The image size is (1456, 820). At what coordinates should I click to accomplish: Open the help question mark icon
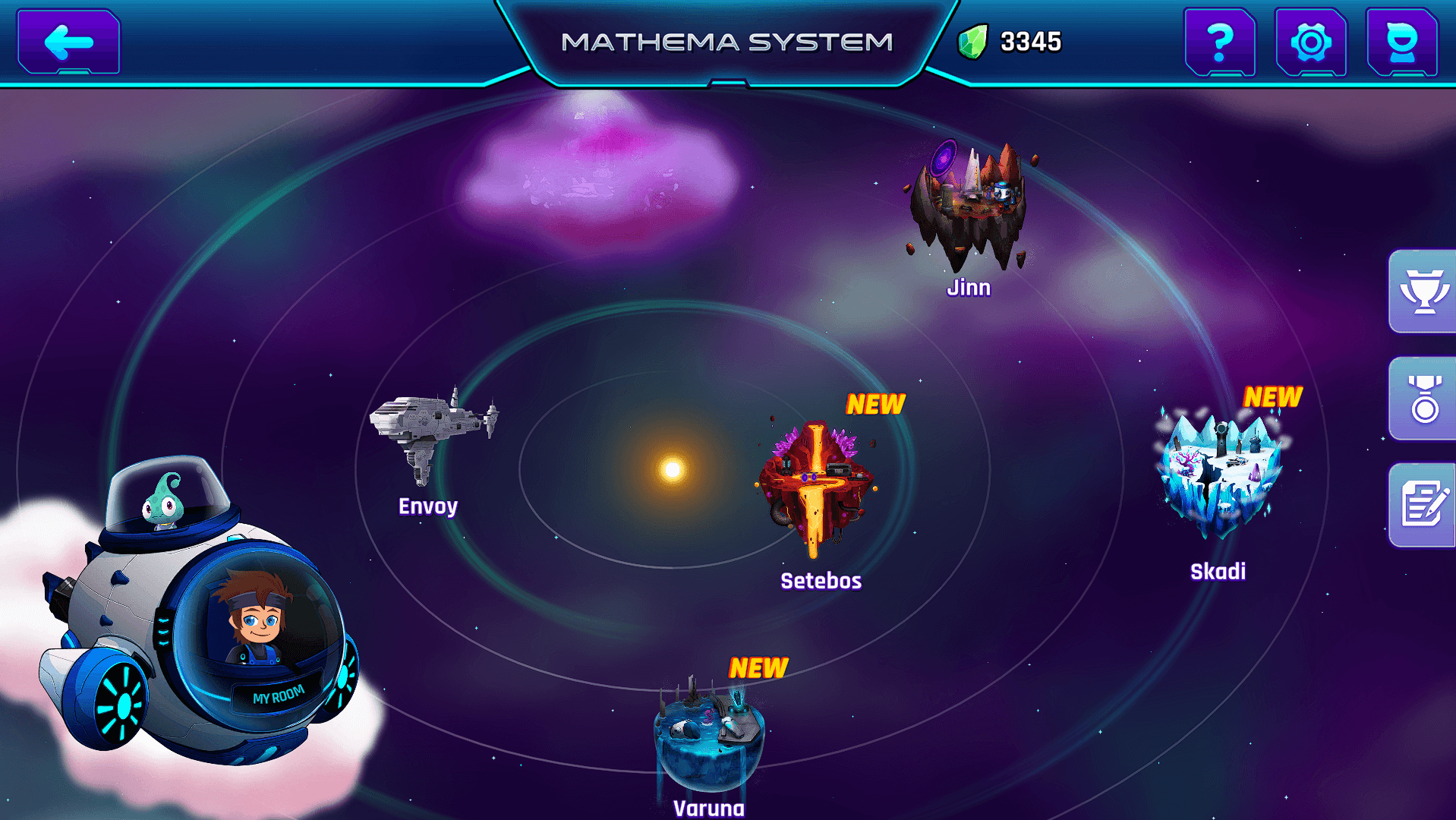pyautogui.click(x=1221, y=43)
